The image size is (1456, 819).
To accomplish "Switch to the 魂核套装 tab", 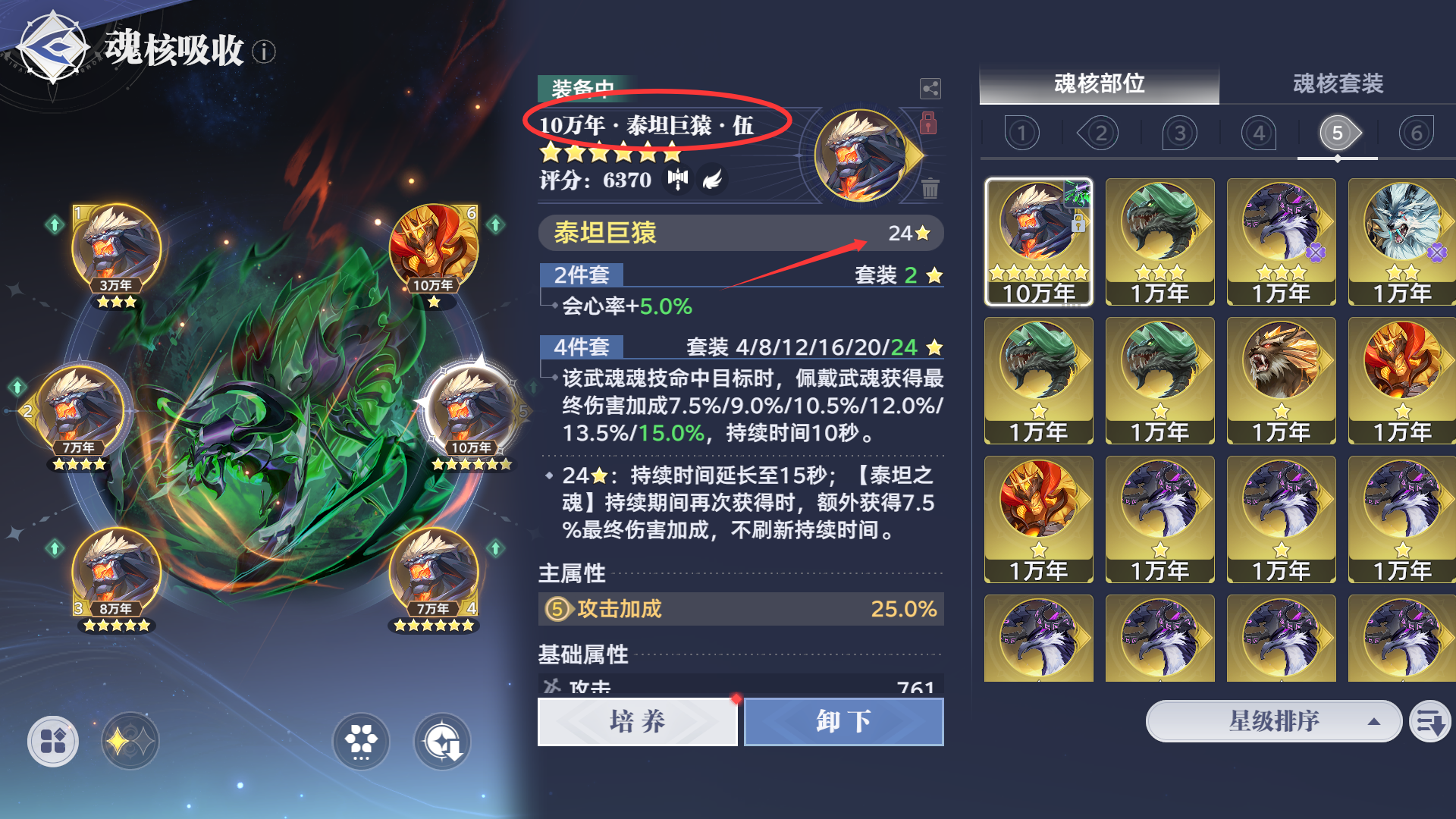I will pyautogui.click(x=1338, y=85).
